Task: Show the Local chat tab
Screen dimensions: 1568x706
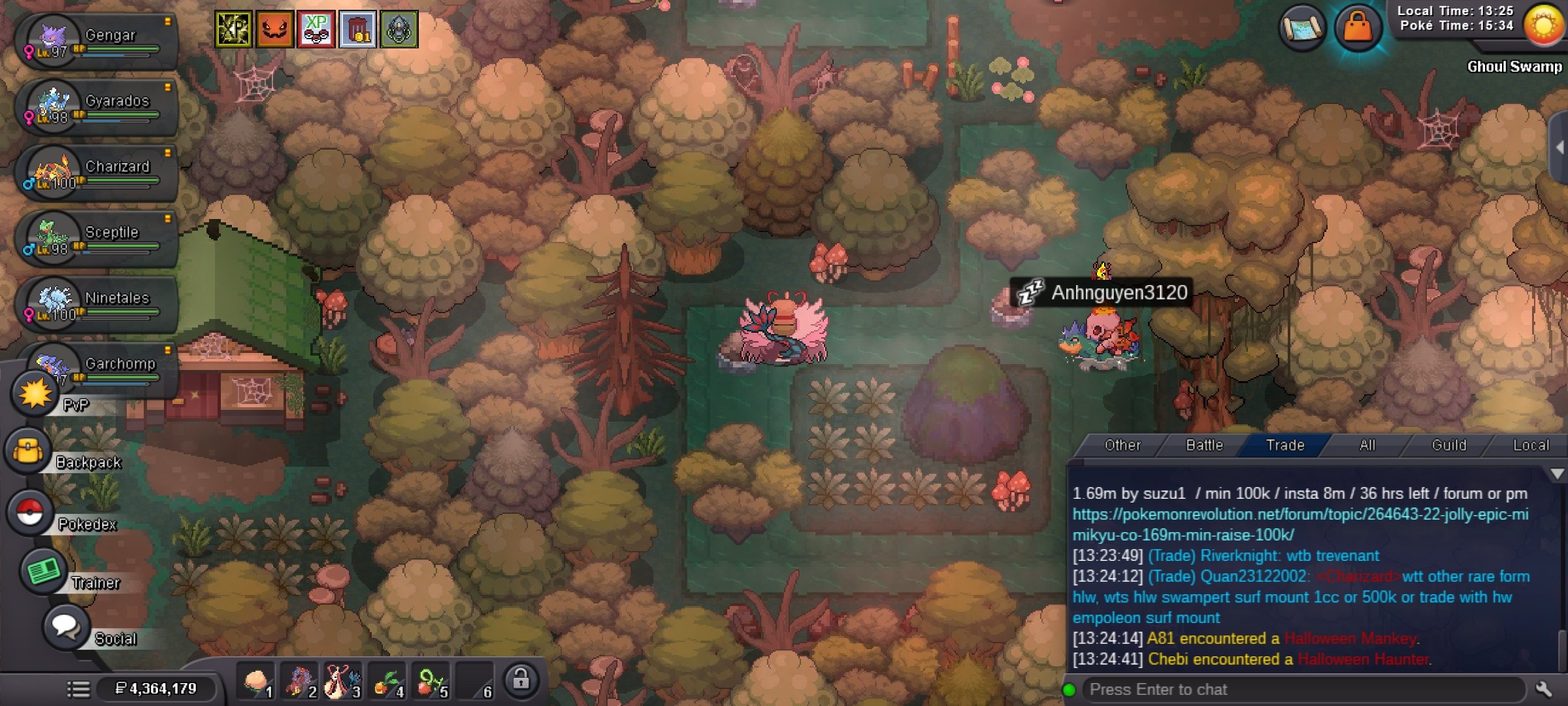Action: point(1530,445)
